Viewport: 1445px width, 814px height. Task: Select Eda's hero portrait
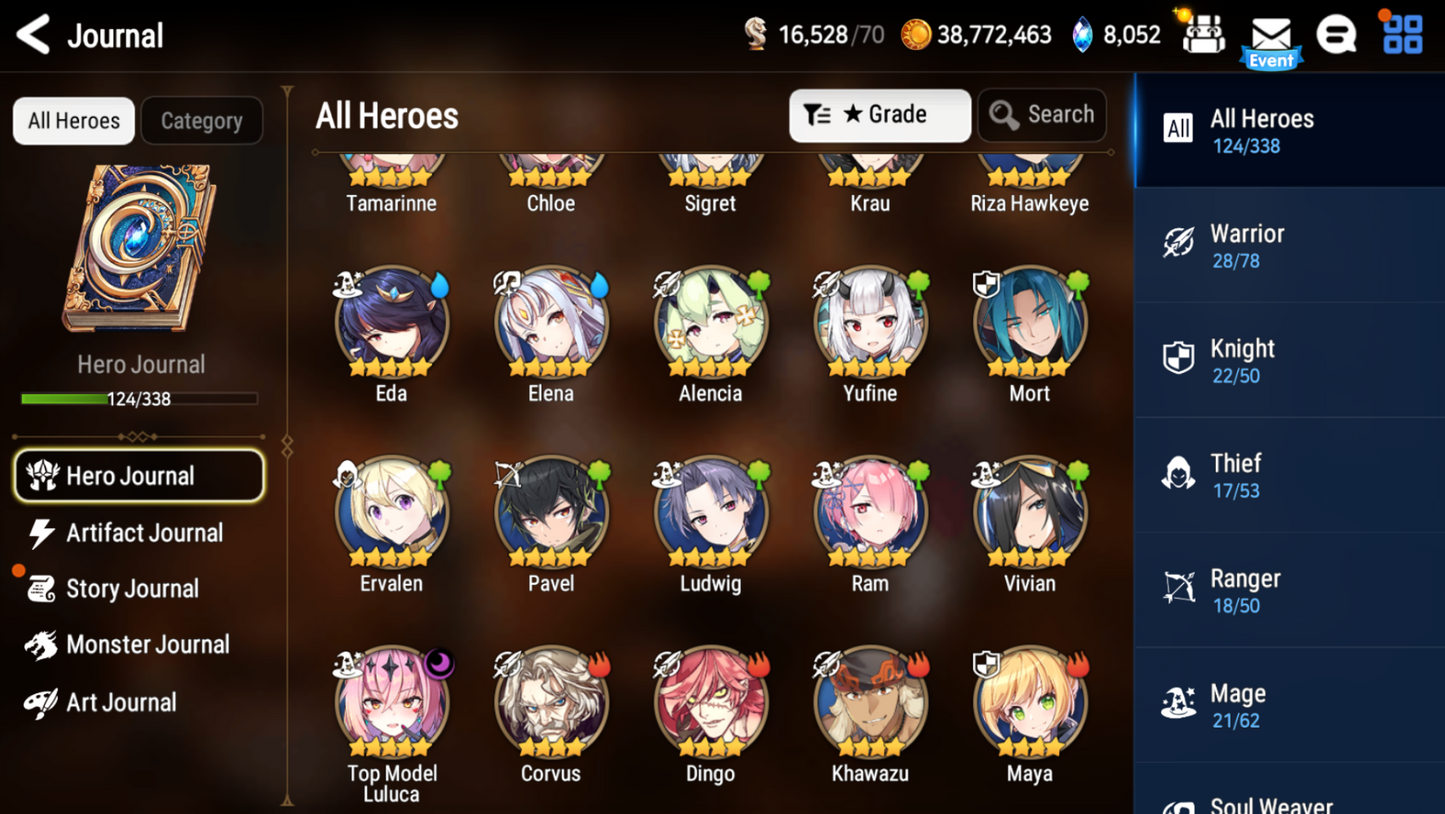click(391, 322)
